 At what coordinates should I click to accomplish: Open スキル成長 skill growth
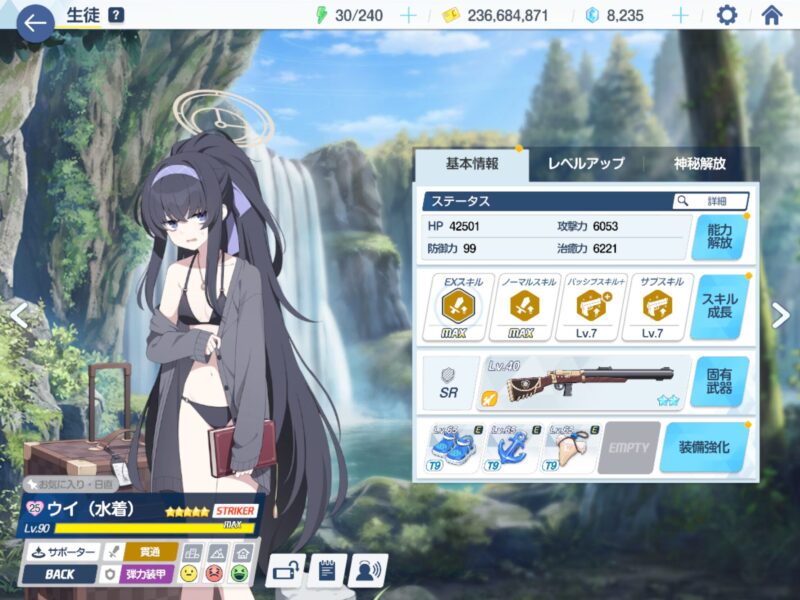click(718, 307)
